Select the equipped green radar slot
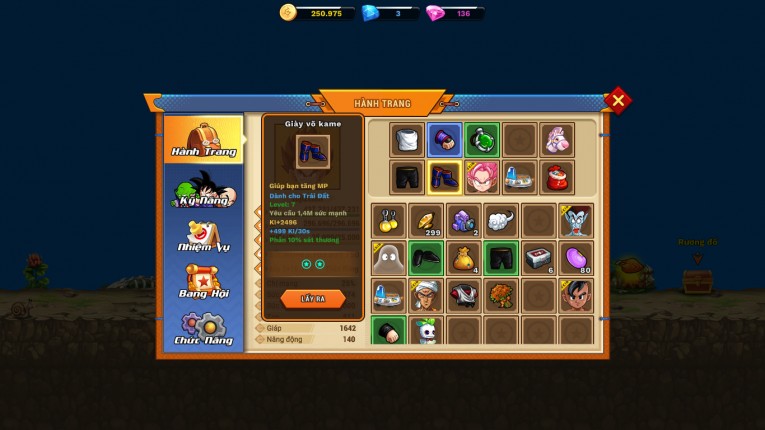The image size is (765, 430). tap(482, 140)
